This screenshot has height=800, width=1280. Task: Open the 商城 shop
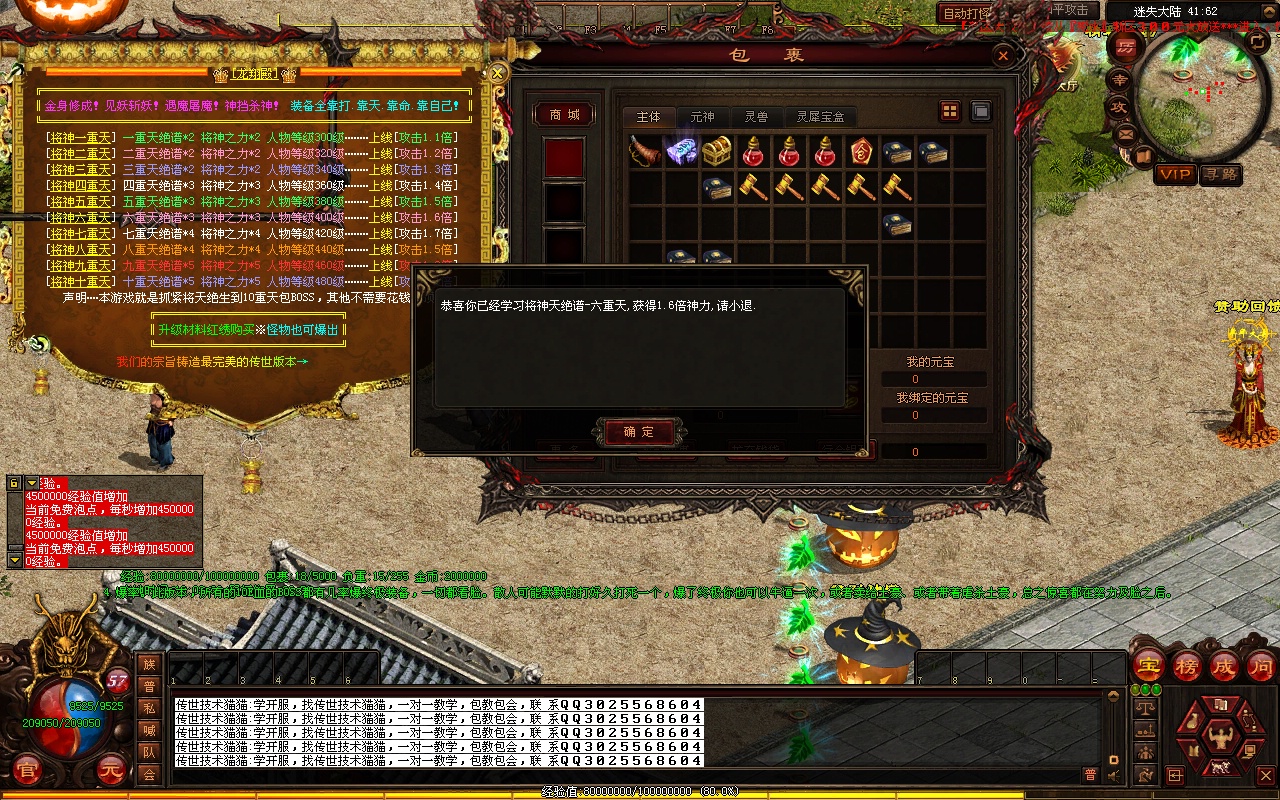pos(564,115)
